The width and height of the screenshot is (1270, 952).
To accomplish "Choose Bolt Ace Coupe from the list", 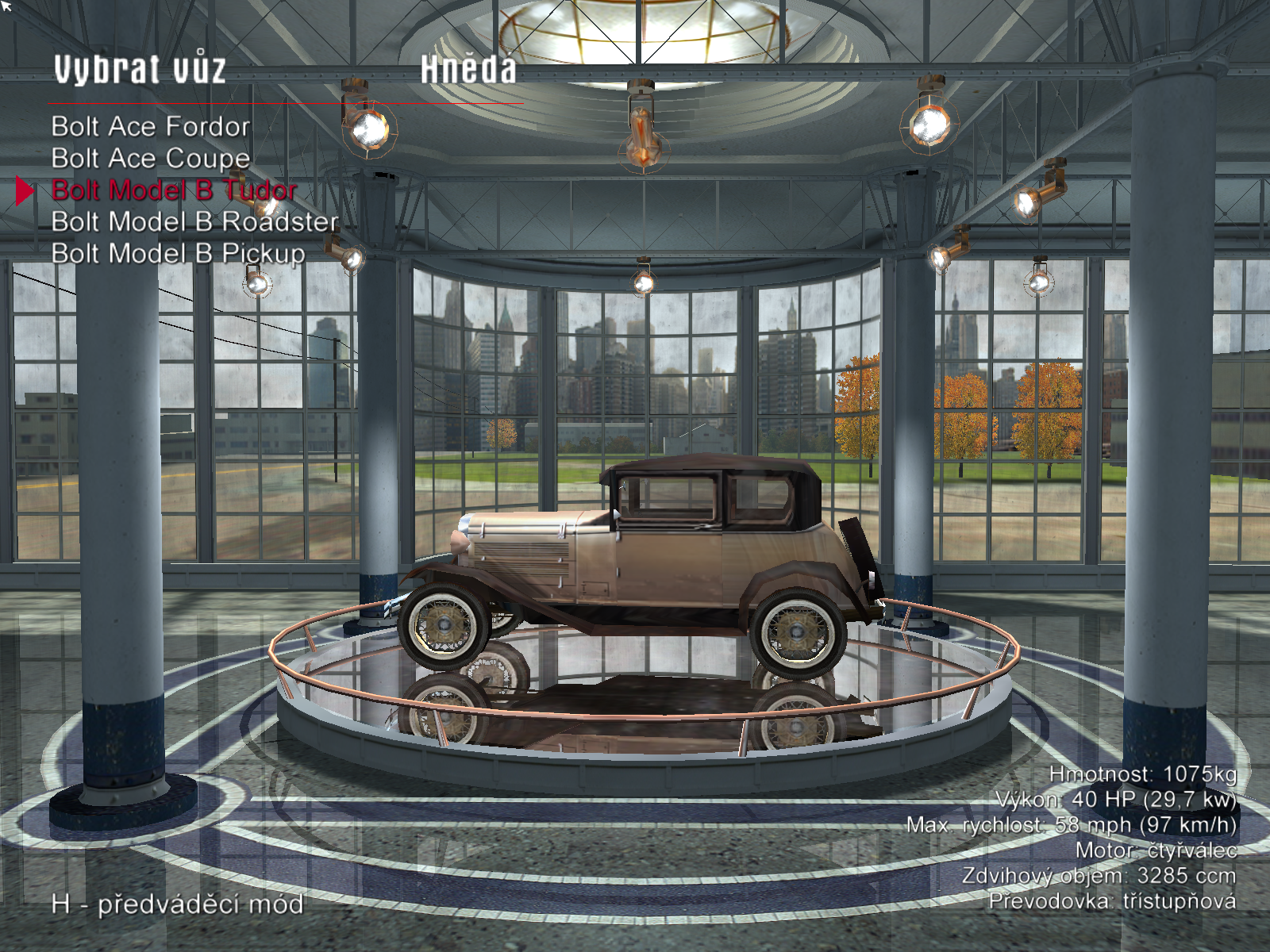I will click(x=151, y=159).
